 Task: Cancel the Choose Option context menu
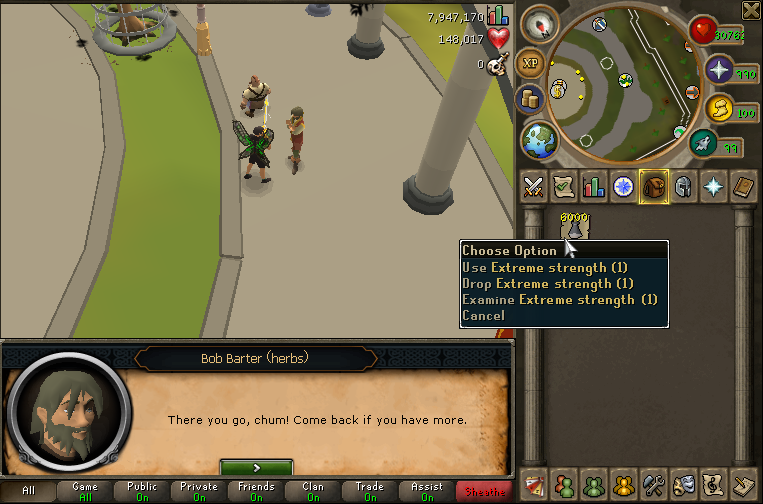[x=484, y=316]
